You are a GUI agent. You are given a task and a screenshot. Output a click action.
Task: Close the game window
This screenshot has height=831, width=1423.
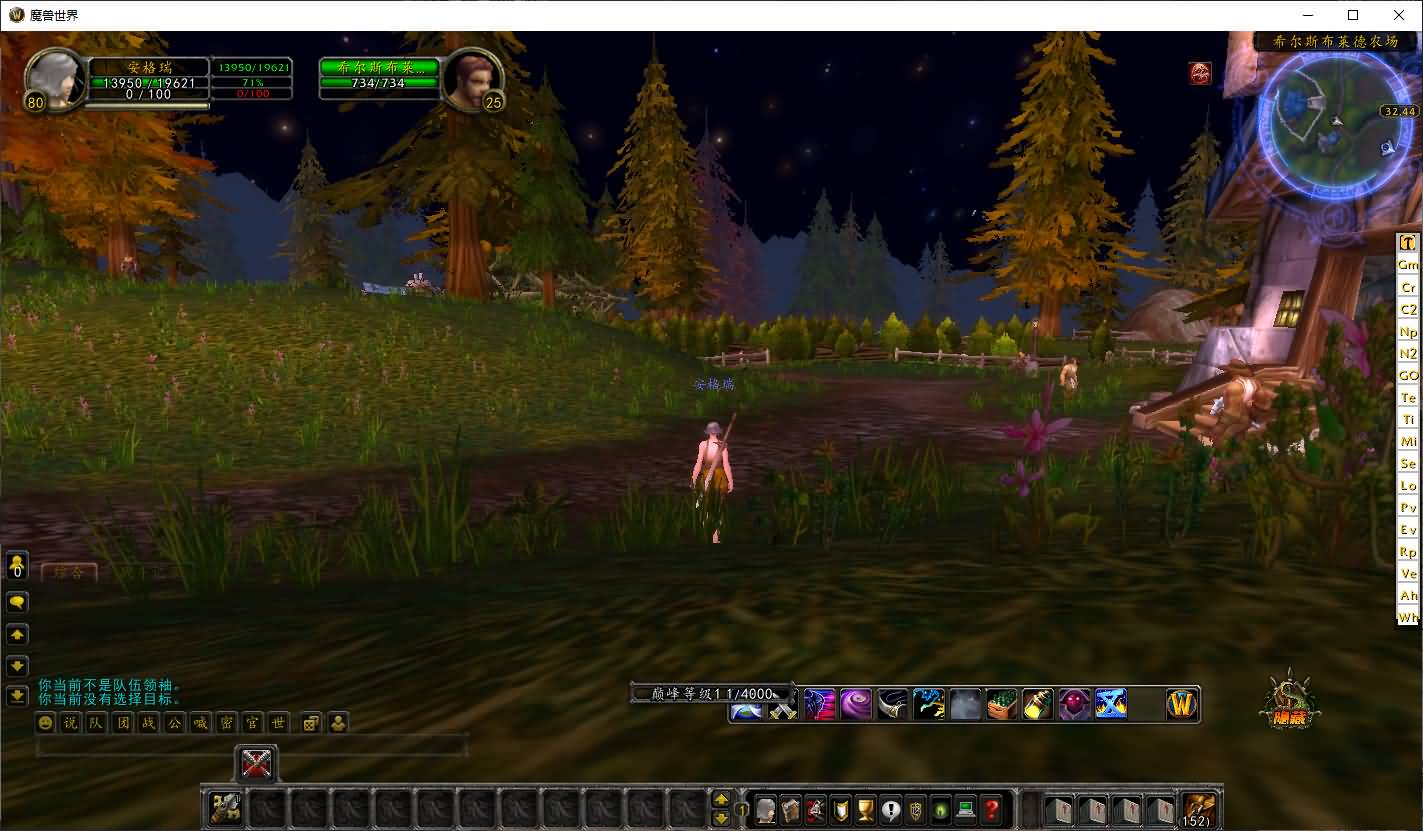click(x=1399, y=15)
